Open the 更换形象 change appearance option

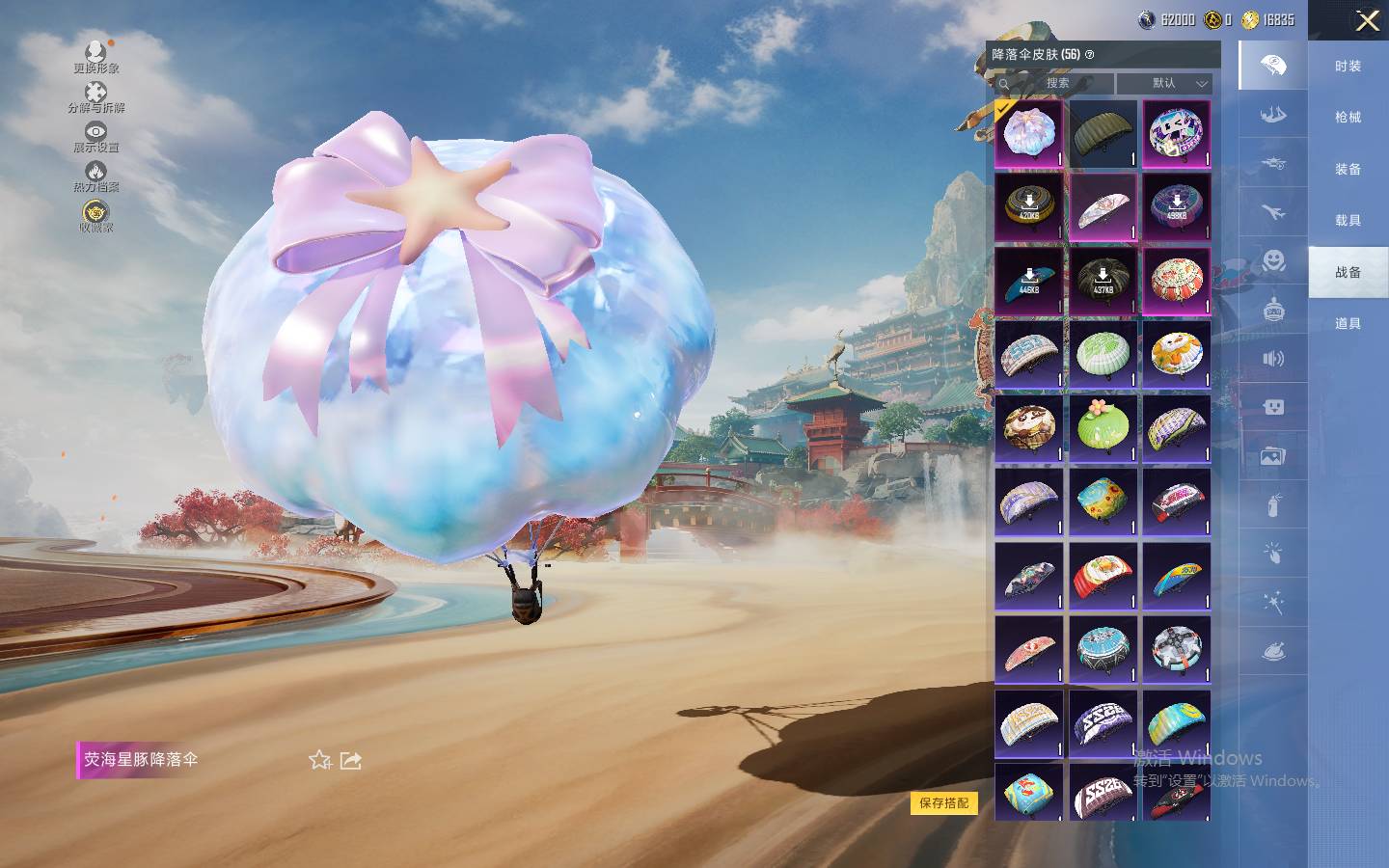95,55
